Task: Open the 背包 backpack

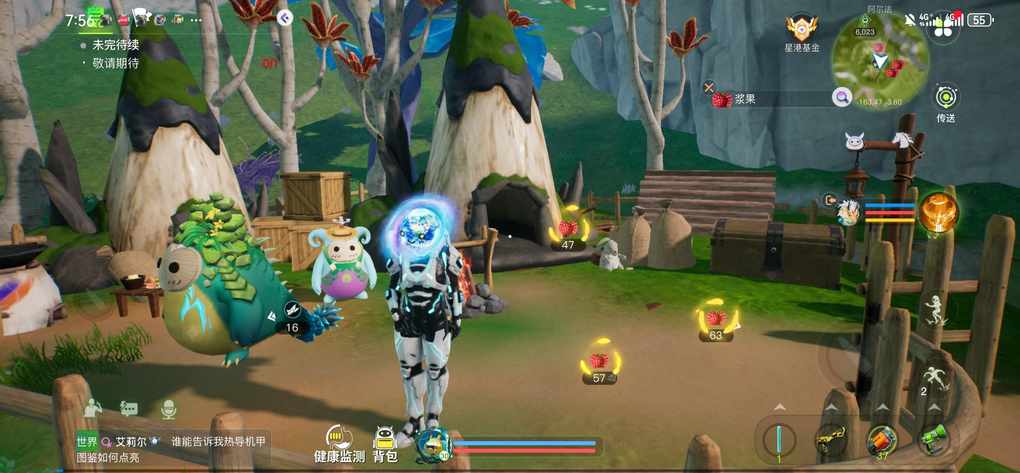Action: pos(385,444)
